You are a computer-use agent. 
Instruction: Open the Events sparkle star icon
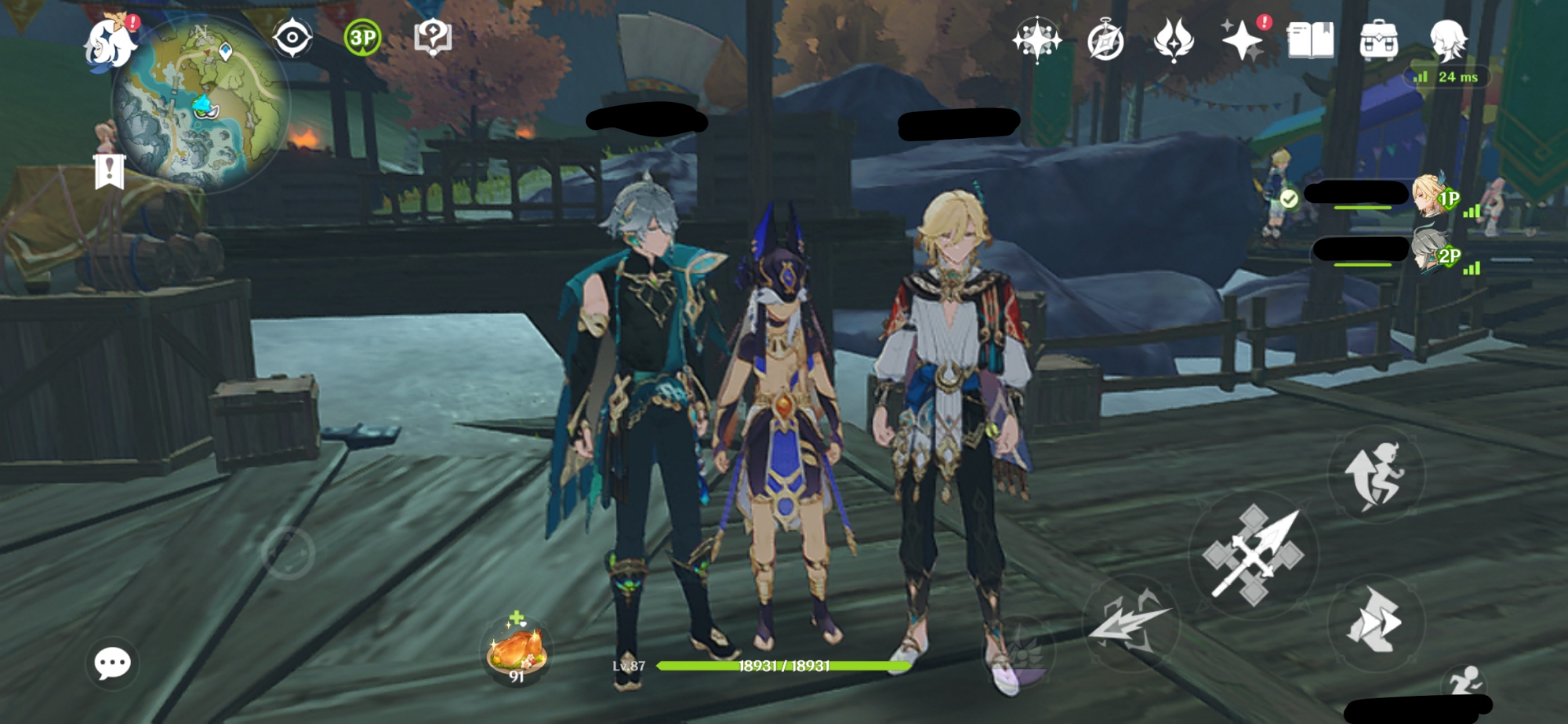pos(1243,39)
